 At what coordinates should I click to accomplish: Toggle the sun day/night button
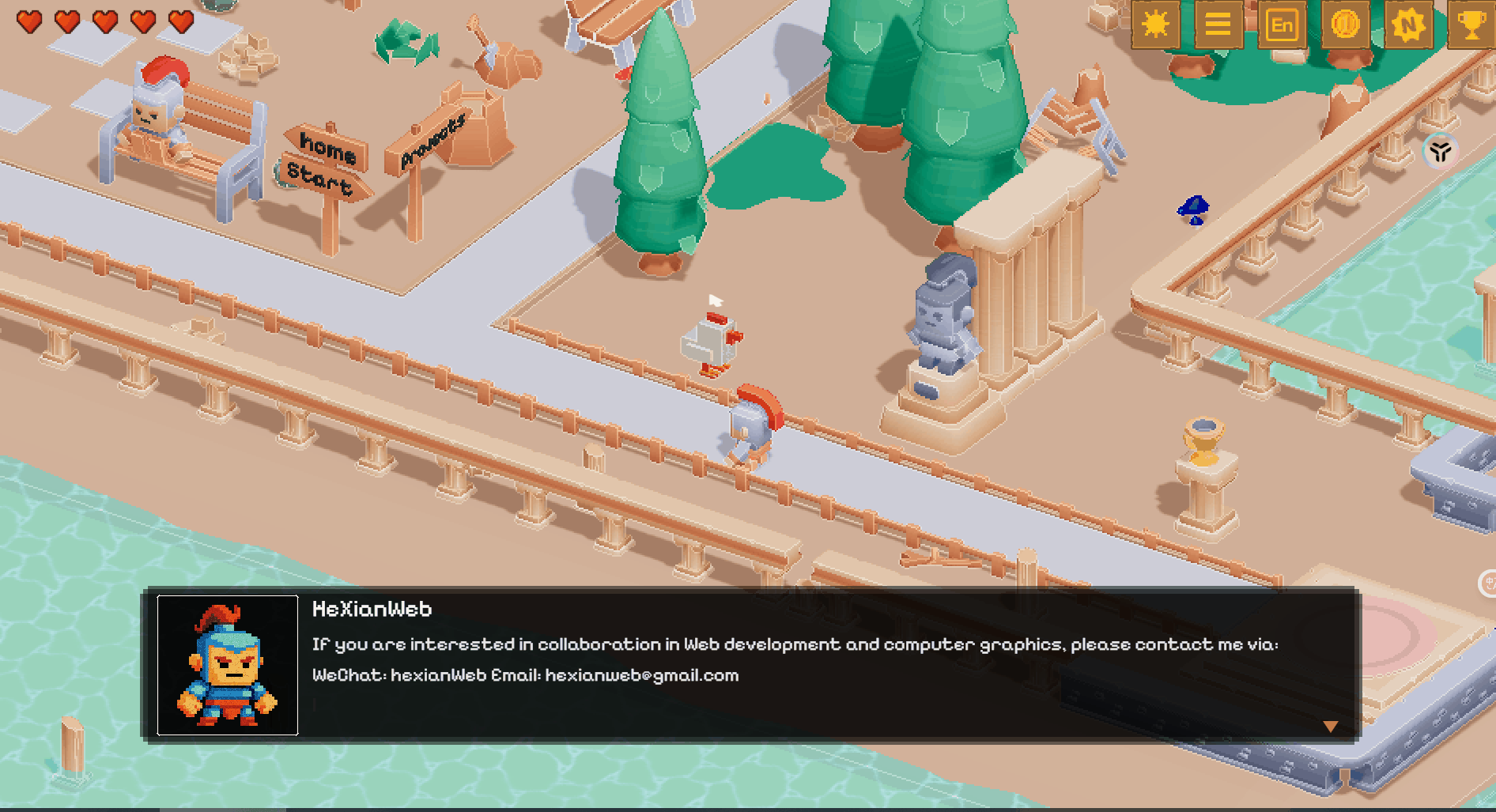[x=1155, y=25]
